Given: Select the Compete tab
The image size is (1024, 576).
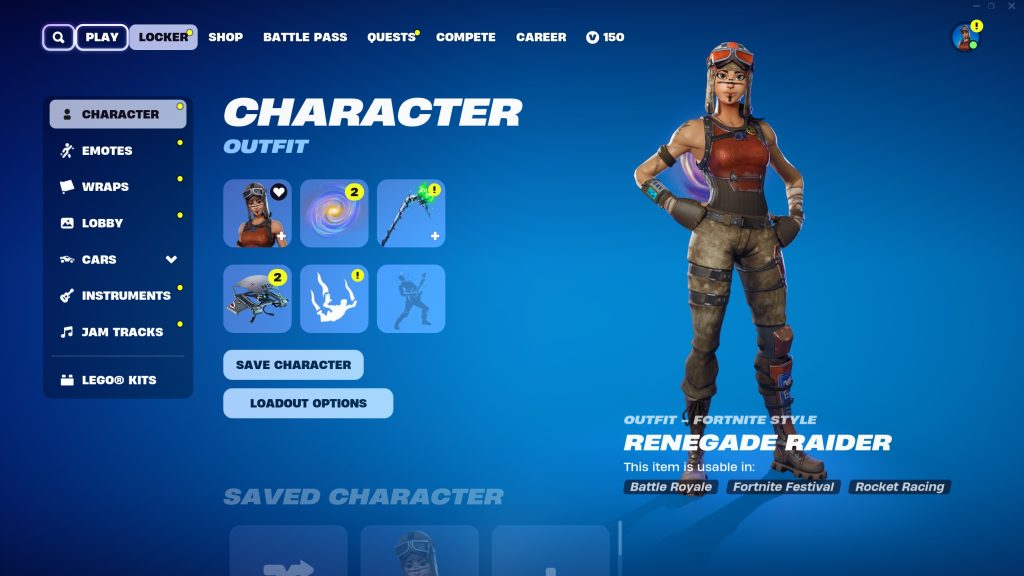Looking at the screenshot, I should tap(466, 37).
